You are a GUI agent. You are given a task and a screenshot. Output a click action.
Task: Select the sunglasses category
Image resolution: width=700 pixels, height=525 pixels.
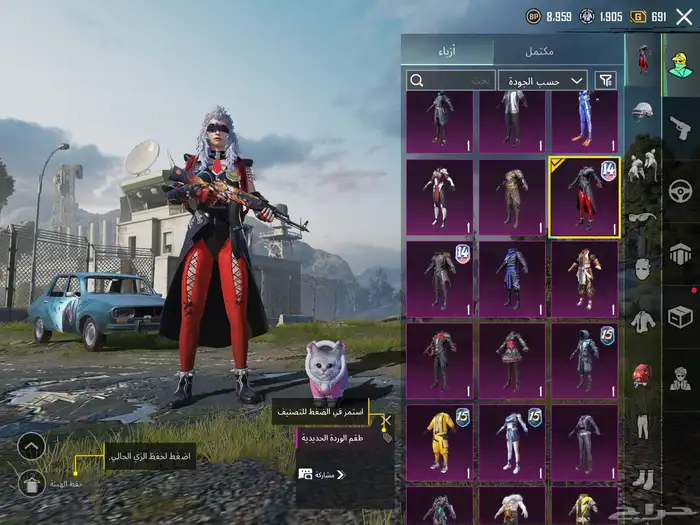pos(642,217)
